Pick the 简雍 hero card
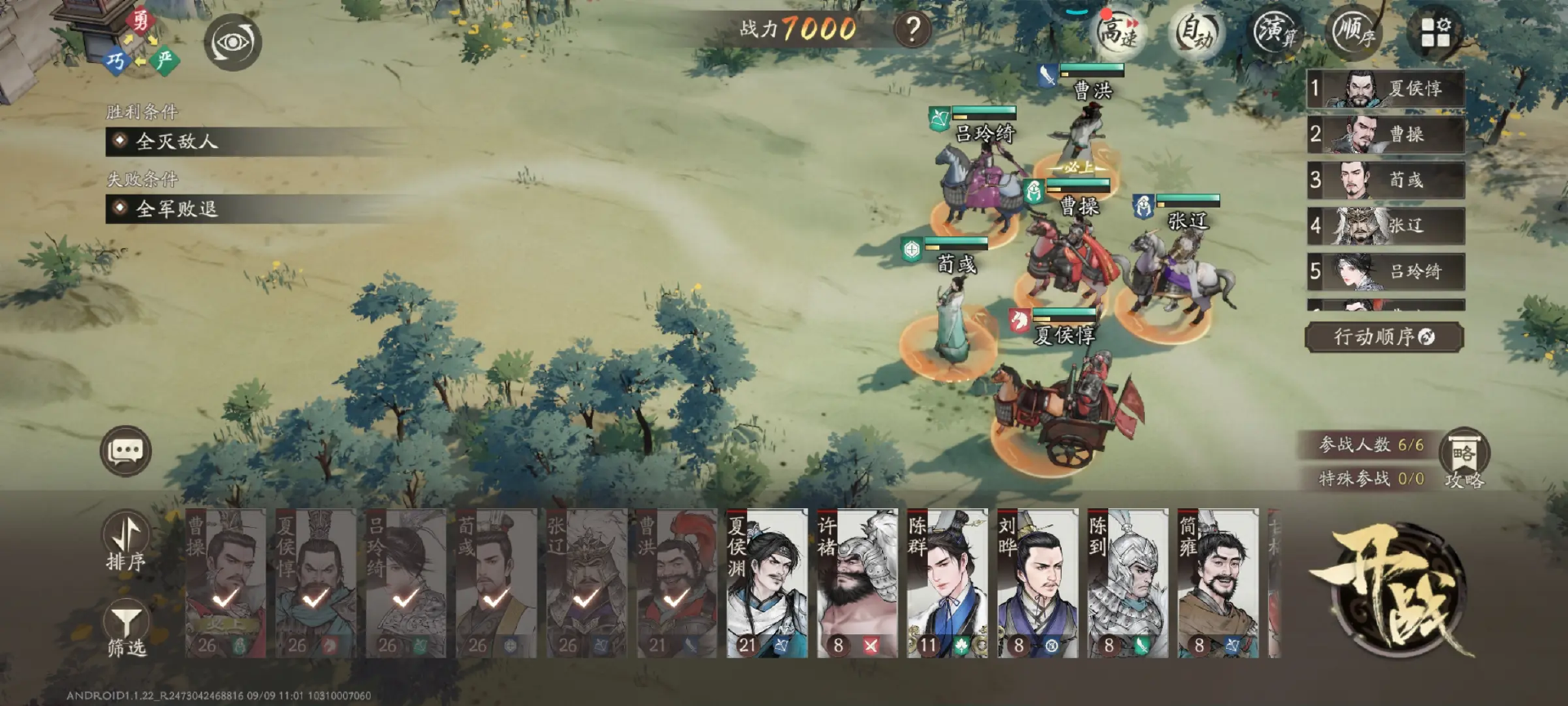Viewport: 1568px width, 706px height. coord(1218,583)
